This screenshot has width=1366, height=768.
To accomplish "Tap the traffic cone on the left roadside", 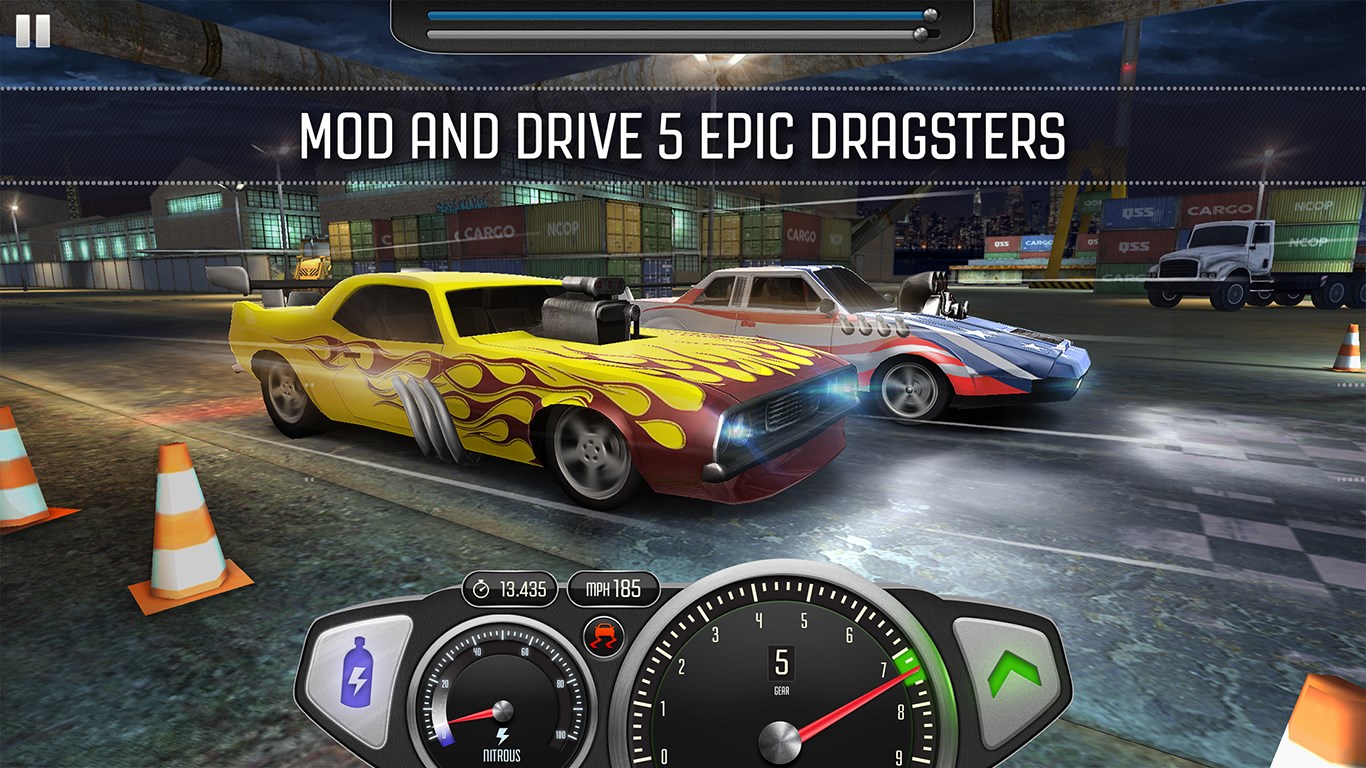I will (185, 520).
